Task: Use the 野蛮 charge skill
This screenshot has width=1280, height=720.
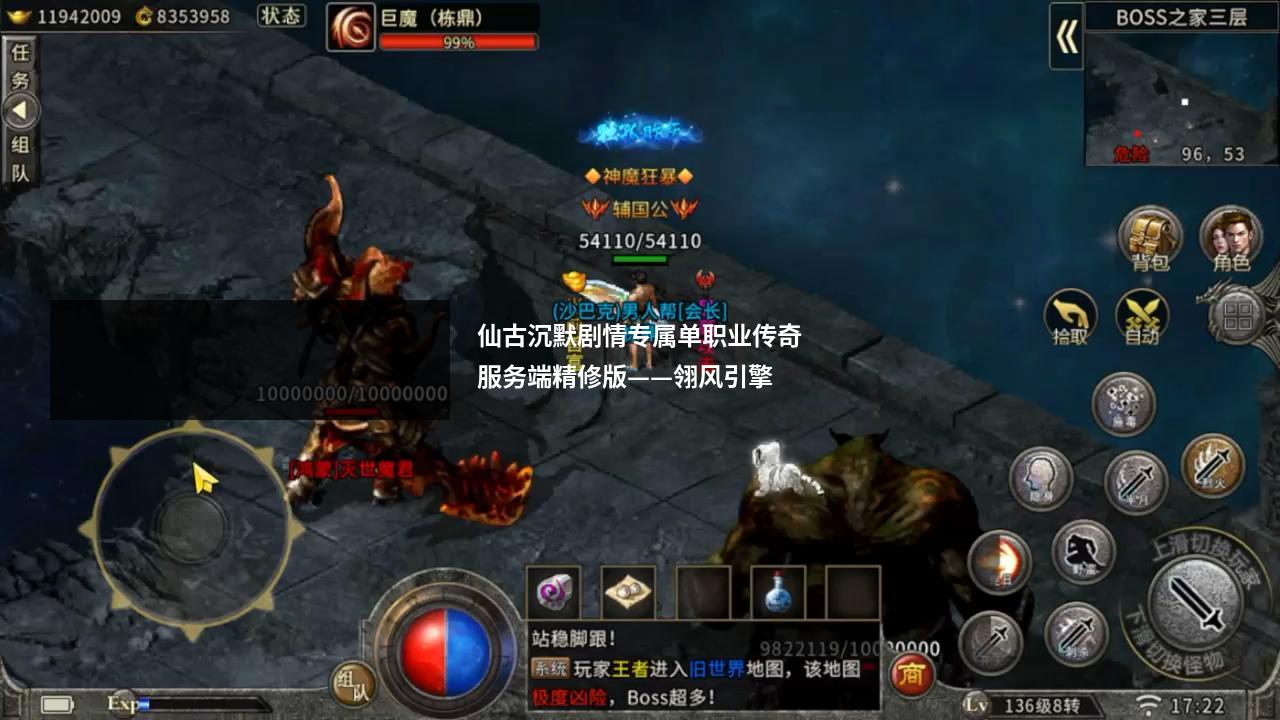Action: pos(1082,553)
